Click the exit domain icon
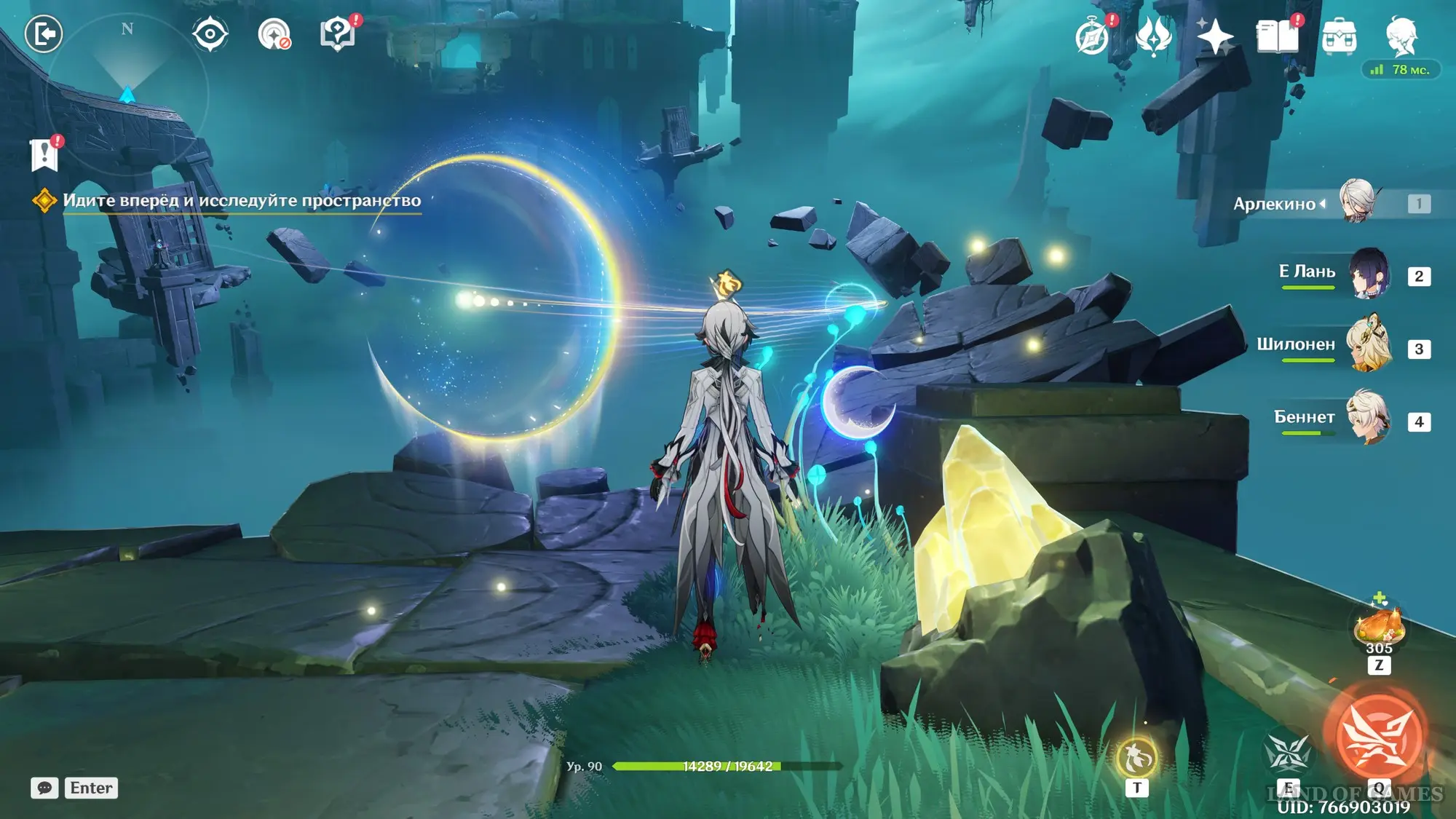Image resolution: width=1456 pixels, height=819 pixels. point(44,34)
